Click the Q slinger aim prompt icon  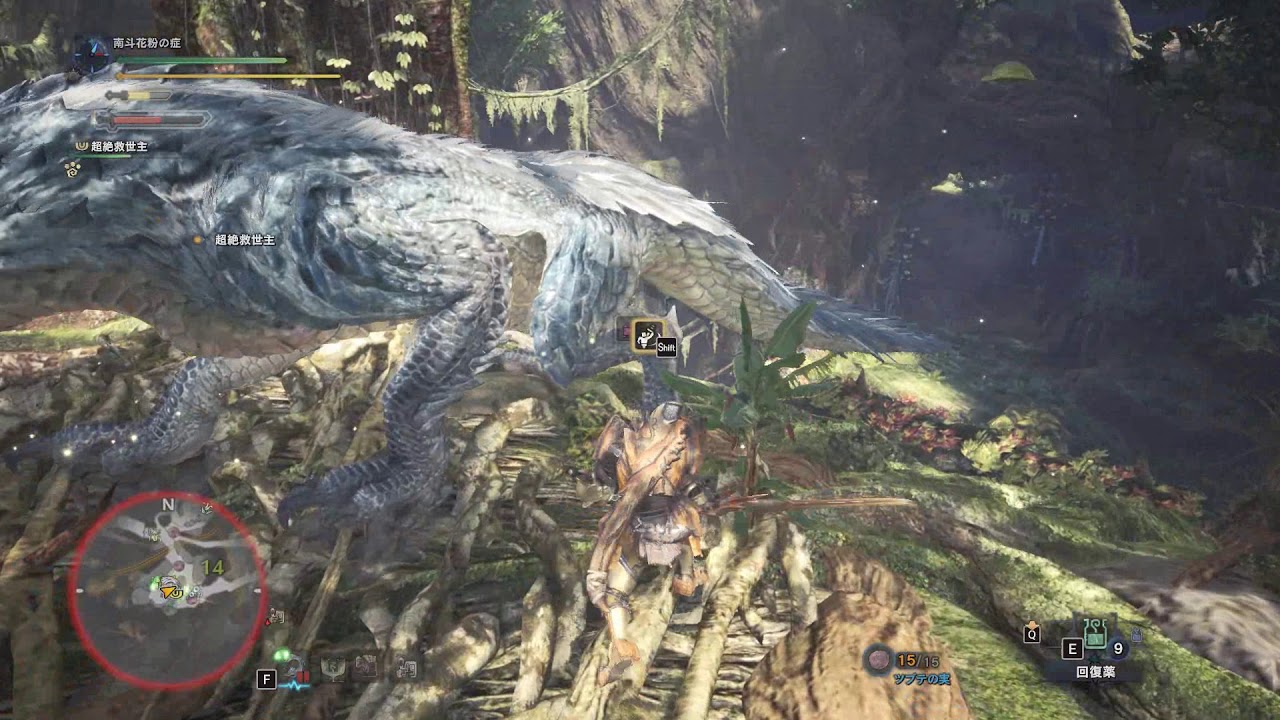tap(1032, 635)
